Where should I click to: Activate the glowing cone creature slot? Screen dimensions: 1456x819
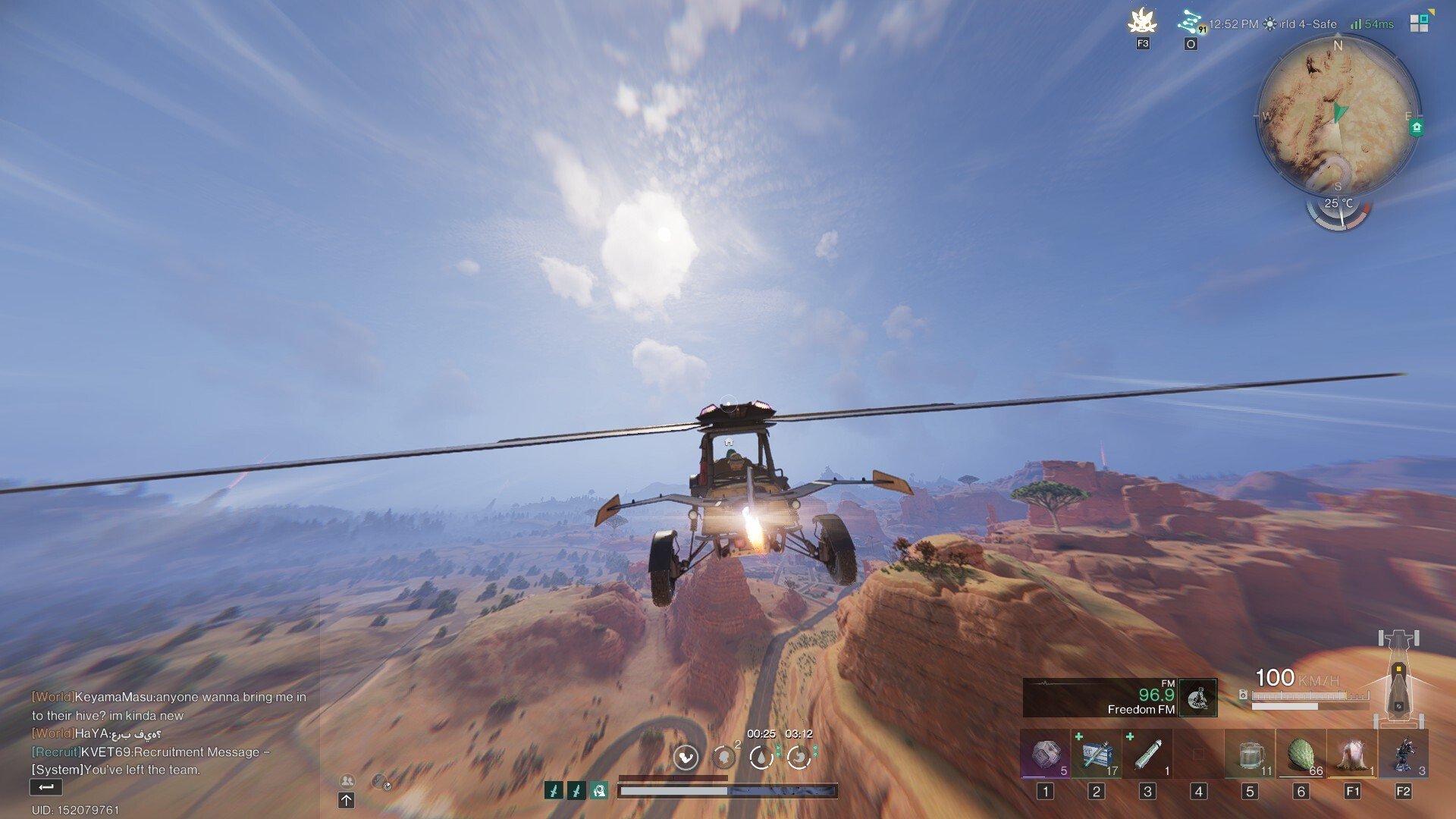point(1352,755)
